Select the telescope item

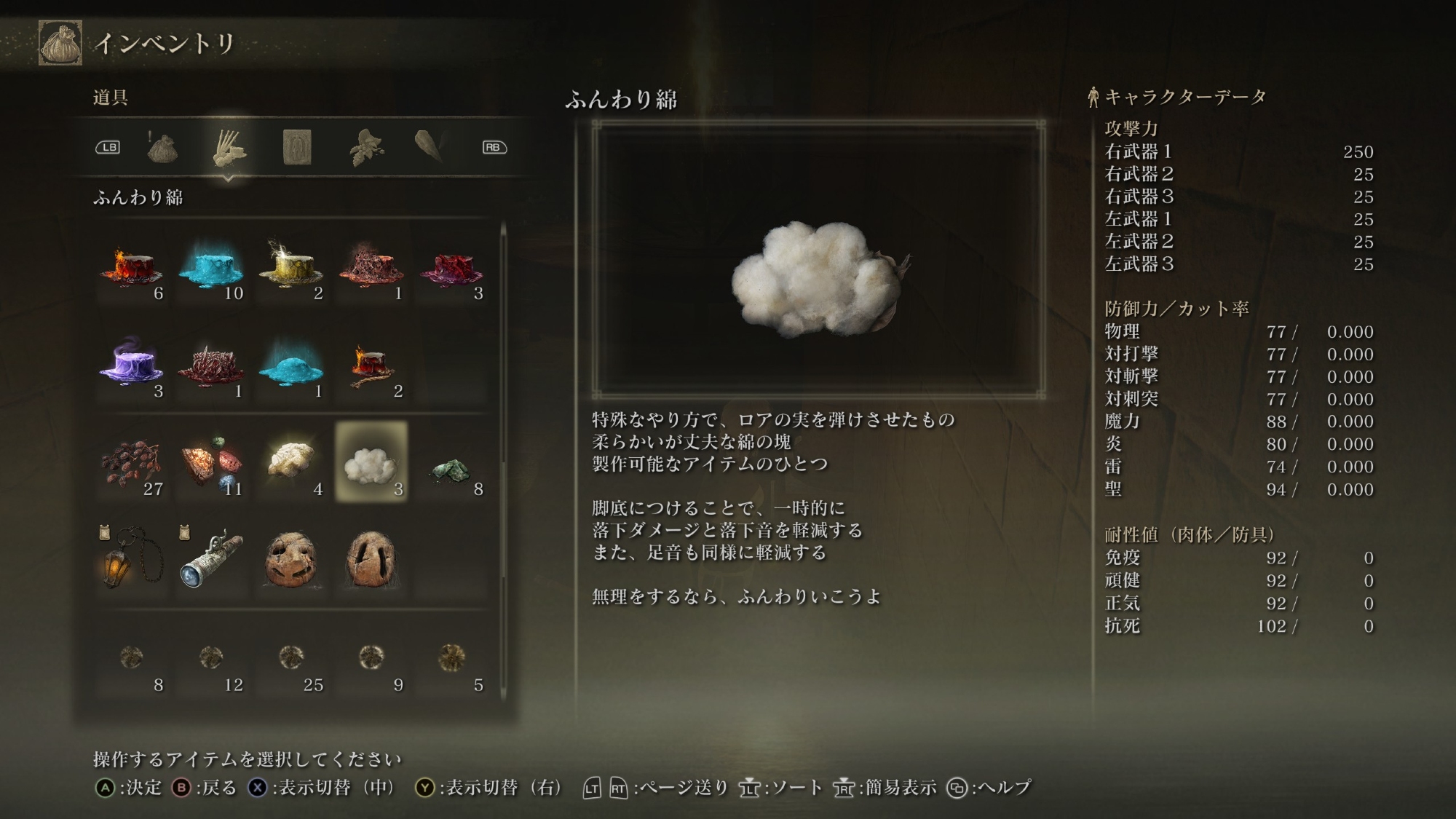click(211, 560)
